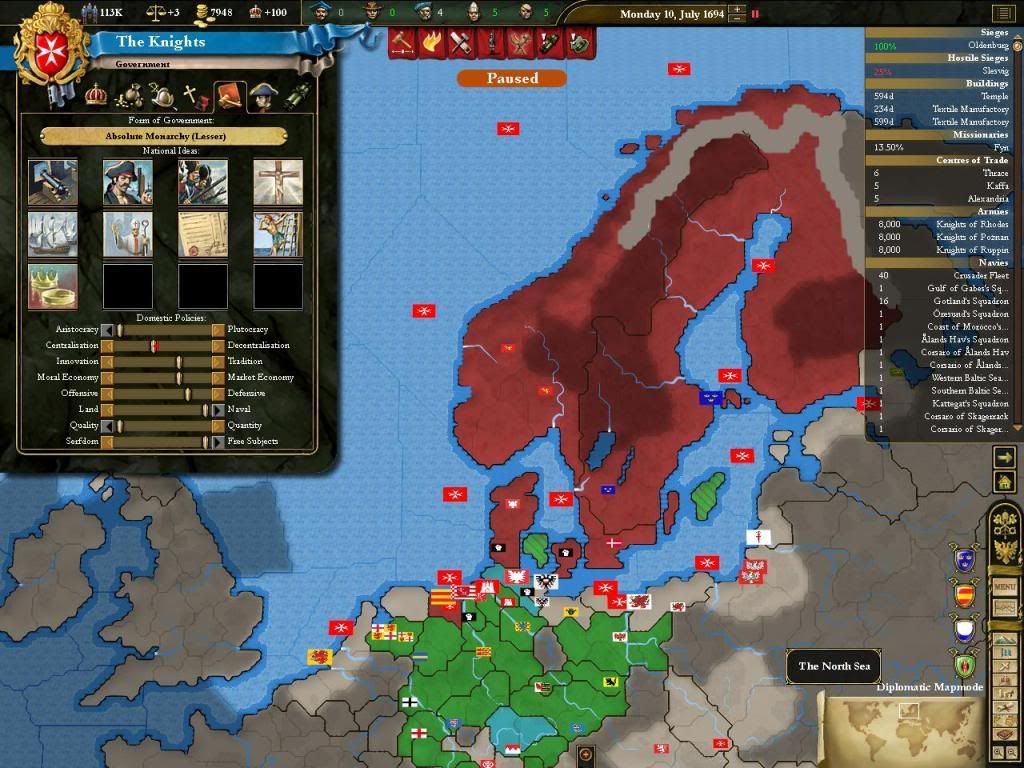
Task: Toggle the red pause button
Action: point(755,15)
